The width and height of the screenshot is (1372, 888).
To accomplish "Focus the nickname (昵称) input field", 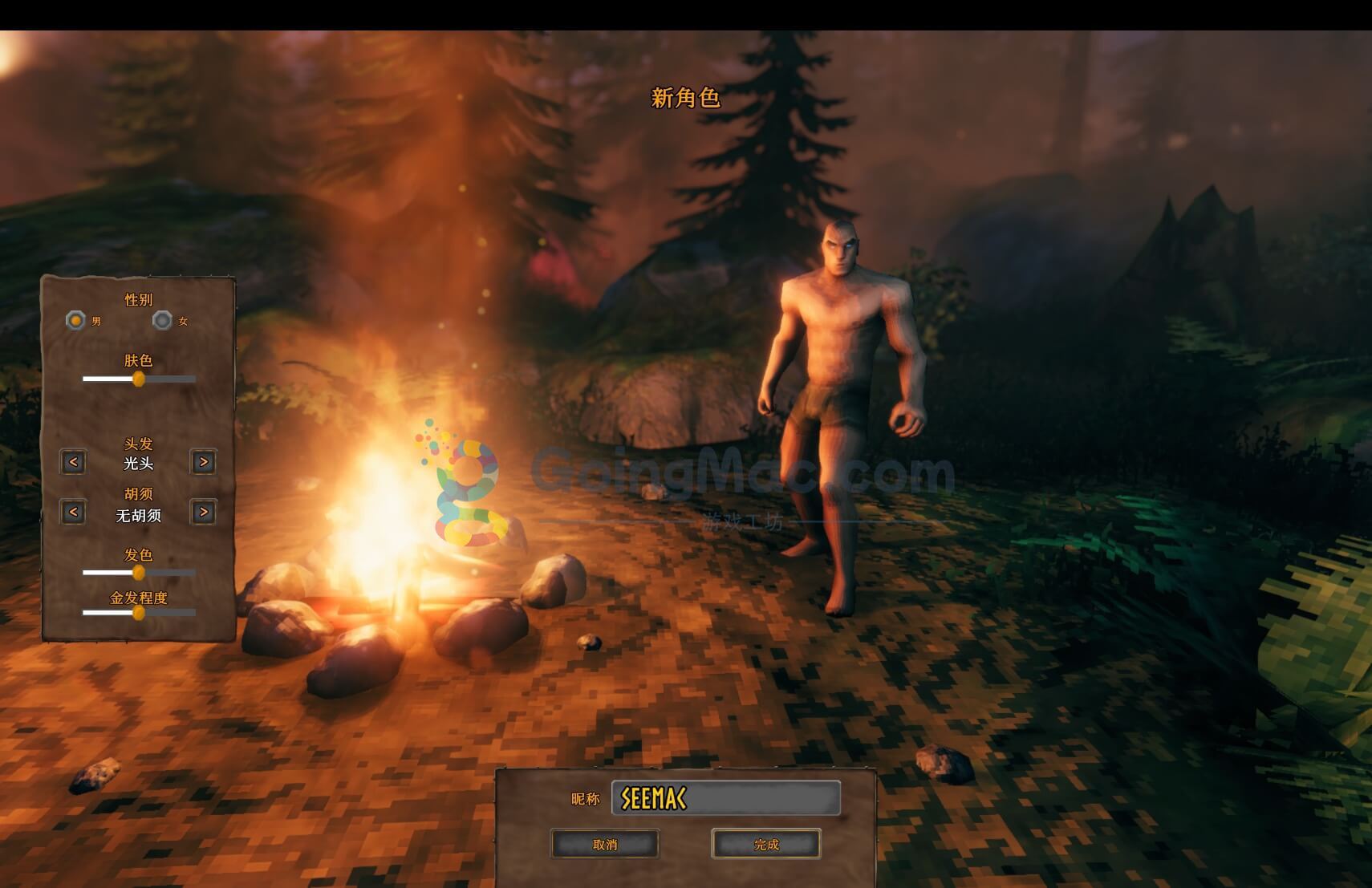I will click(726, 798).
